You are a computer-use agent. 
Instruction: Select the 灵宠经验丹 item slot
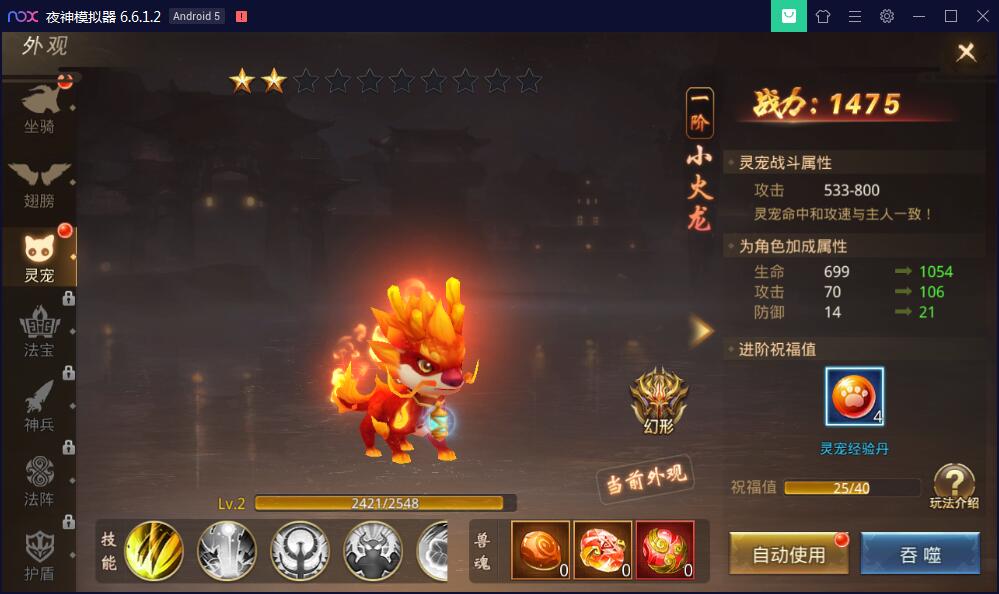click(x=855, y=397)
